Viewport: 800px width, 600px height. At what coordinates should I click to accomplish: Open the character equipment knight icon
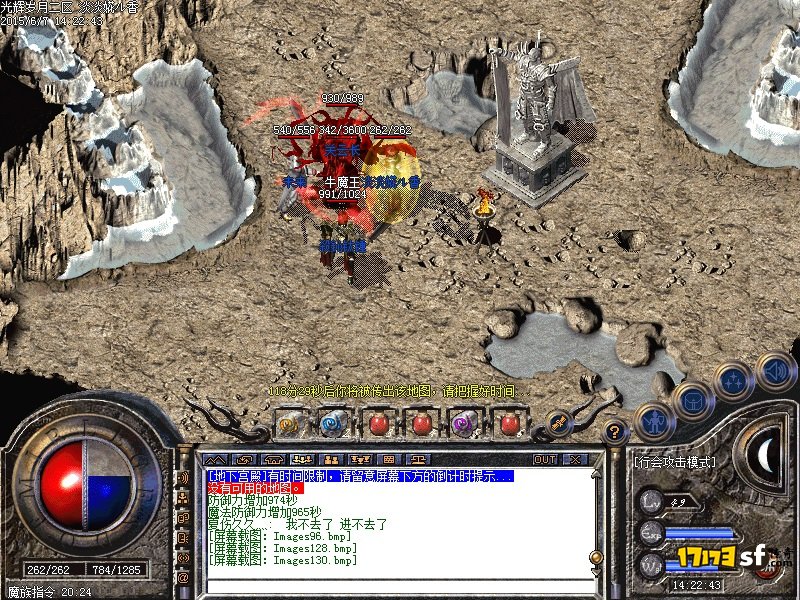click(653, 420)
